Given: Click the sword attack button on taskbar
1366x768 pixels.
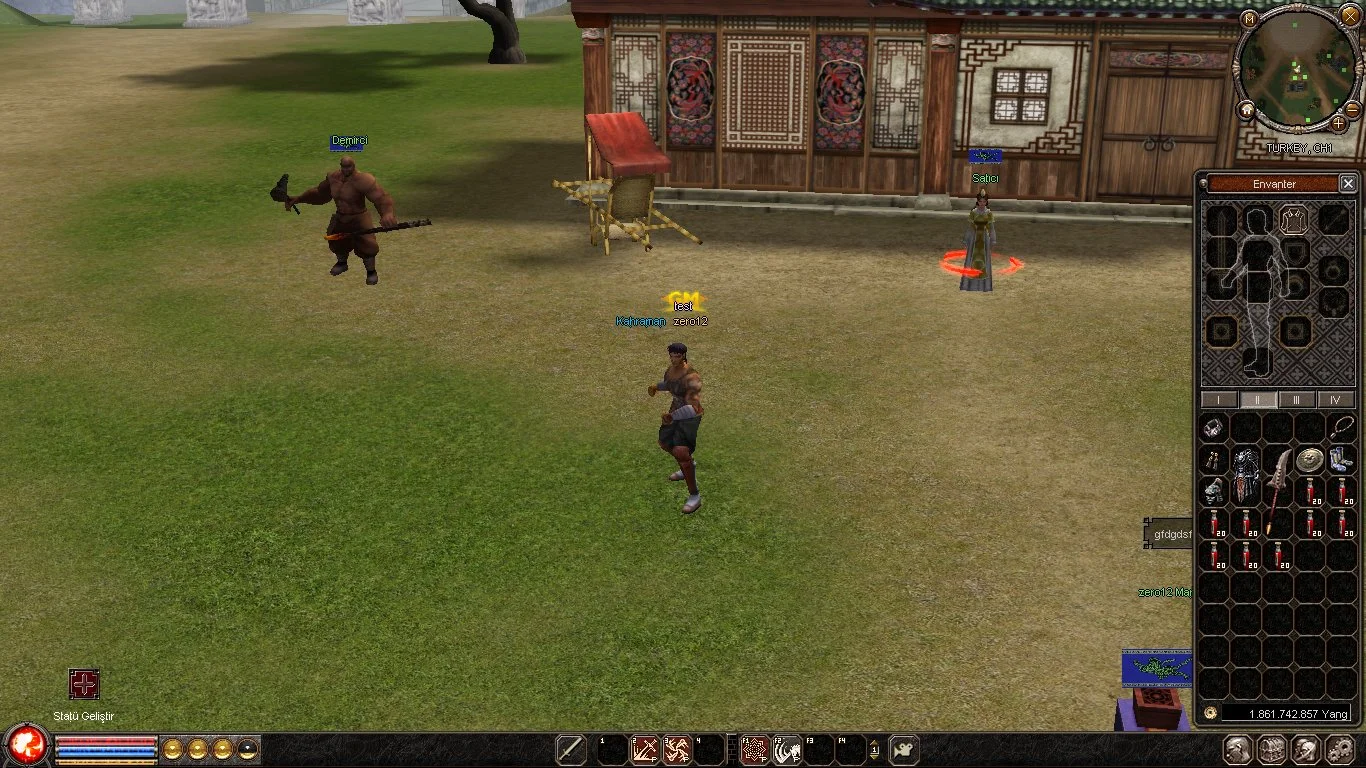Looking at the screenshot, I should pyautogui.click(x=571, y=750).
